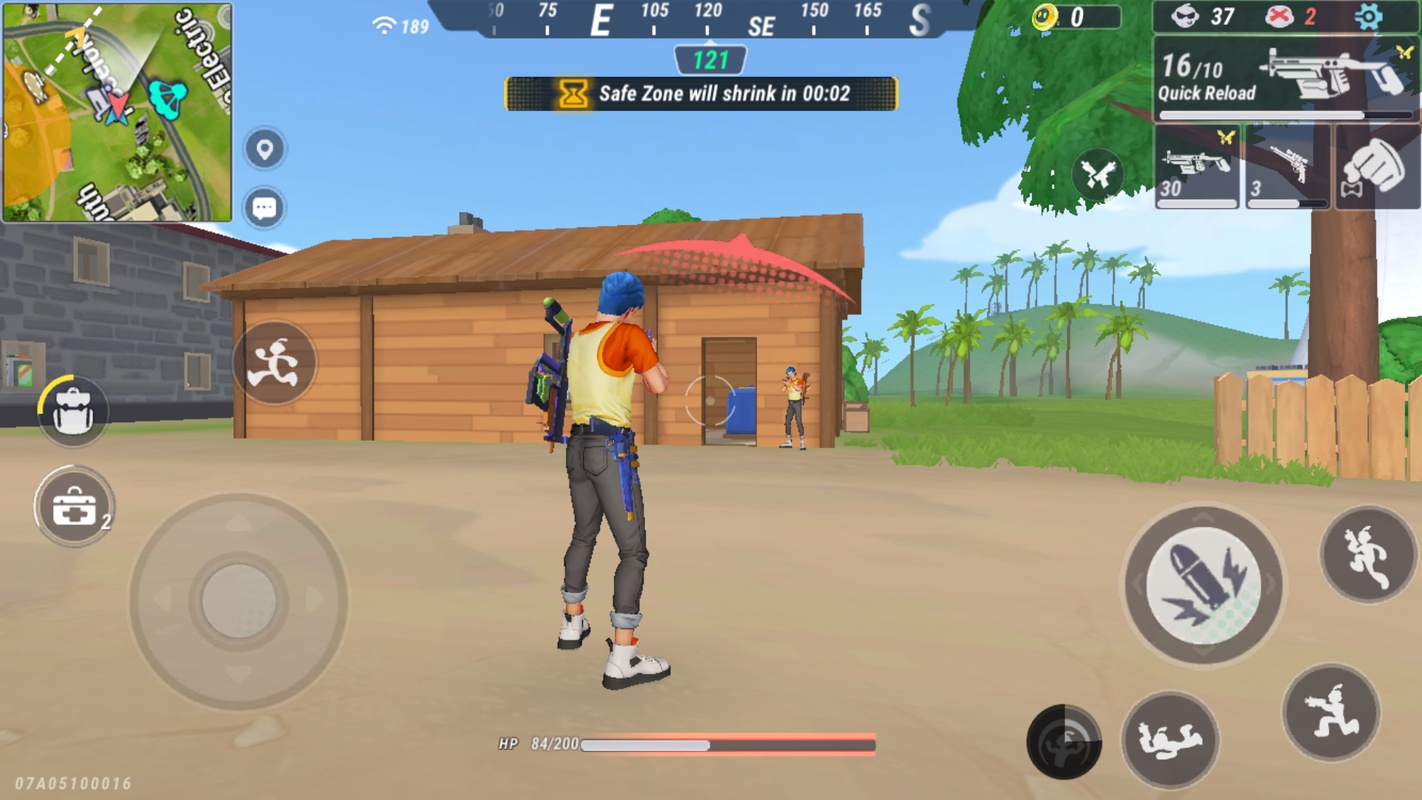Tap the map location pin button
This screenshot has width=1422, height=800.
click(265, 150)
